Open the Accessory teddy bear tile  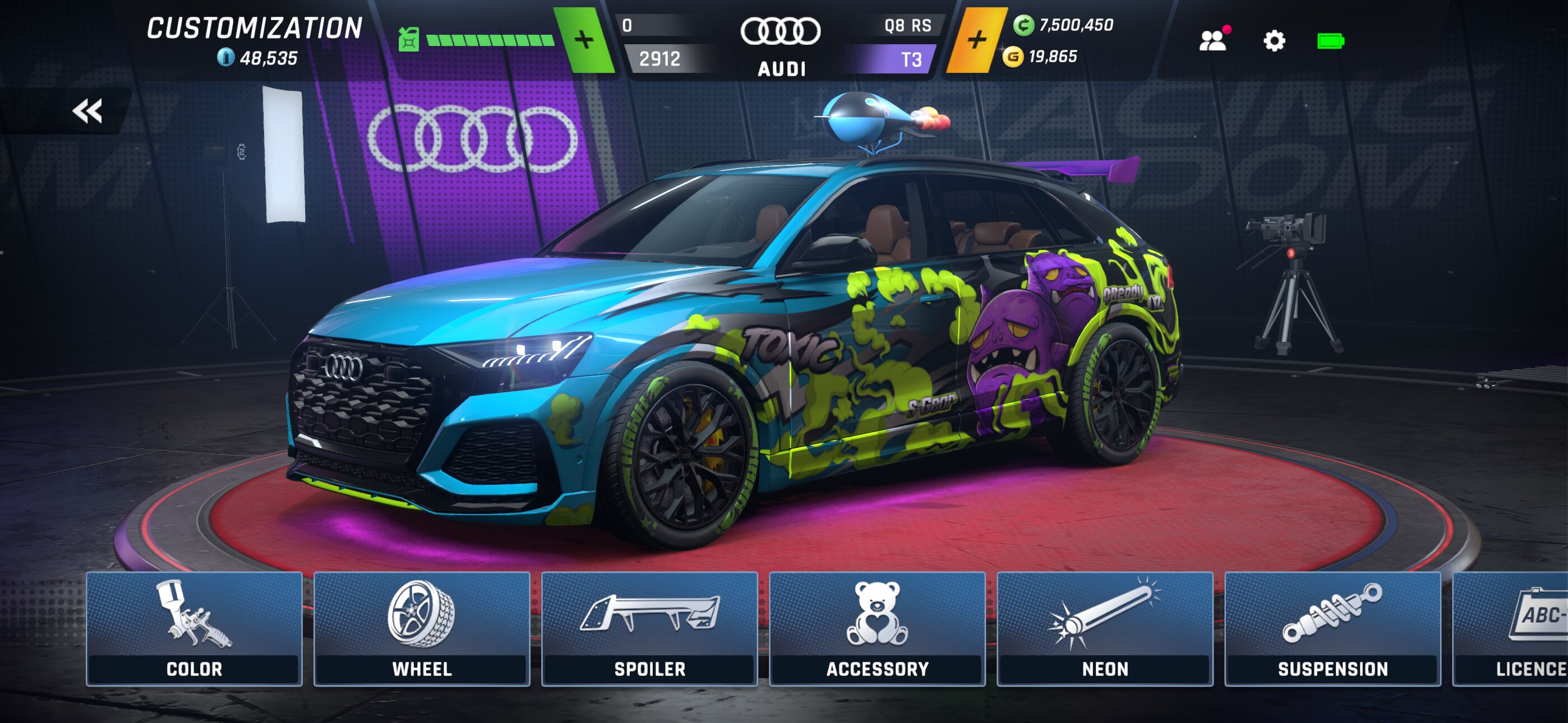[877, 629]
